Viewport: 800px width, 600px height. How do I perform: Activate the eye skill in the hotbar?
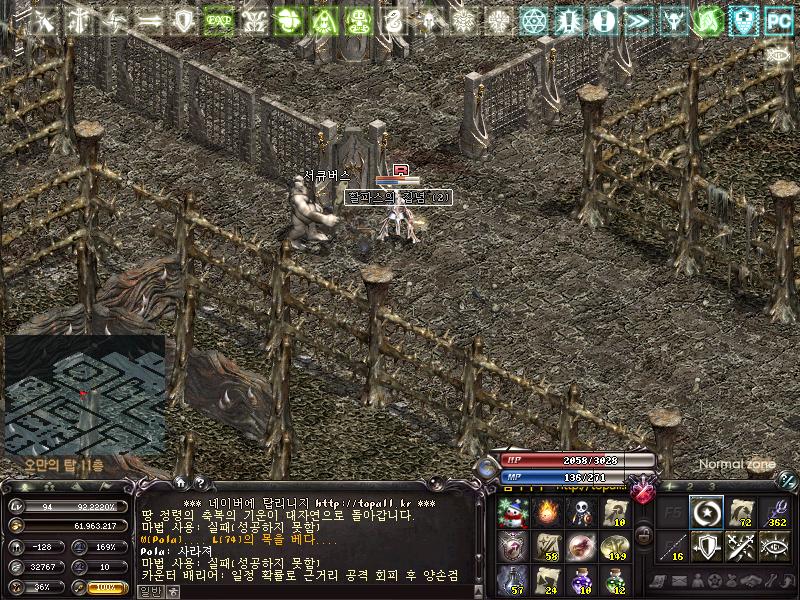tap(775, 547)
